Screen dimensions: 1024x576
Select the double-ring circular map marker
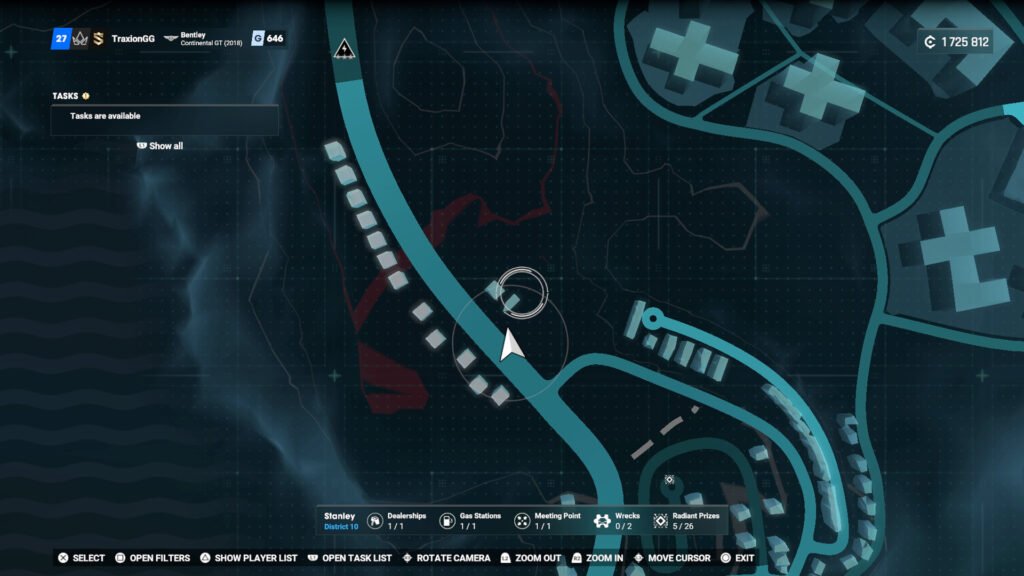[522, 292]
